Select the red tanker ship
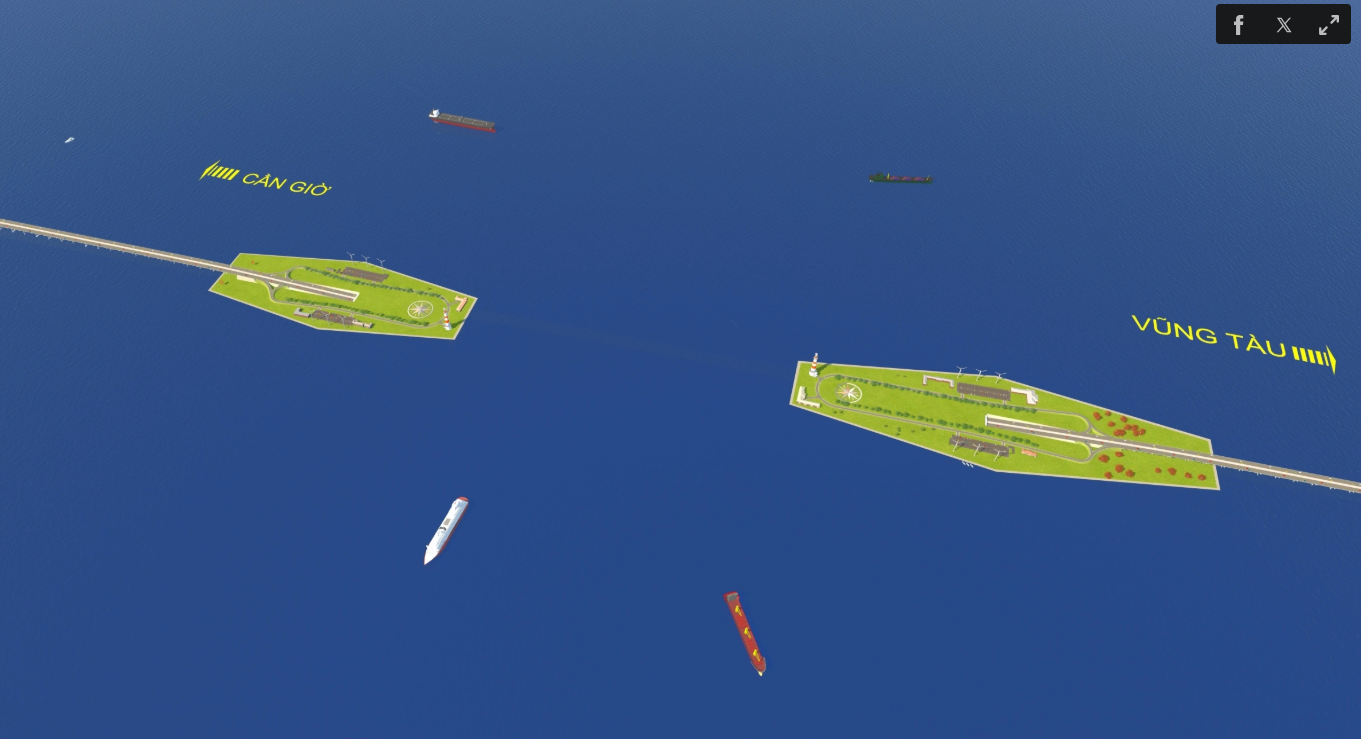This screenshot has height=739, width=1361. pos(745,632)
